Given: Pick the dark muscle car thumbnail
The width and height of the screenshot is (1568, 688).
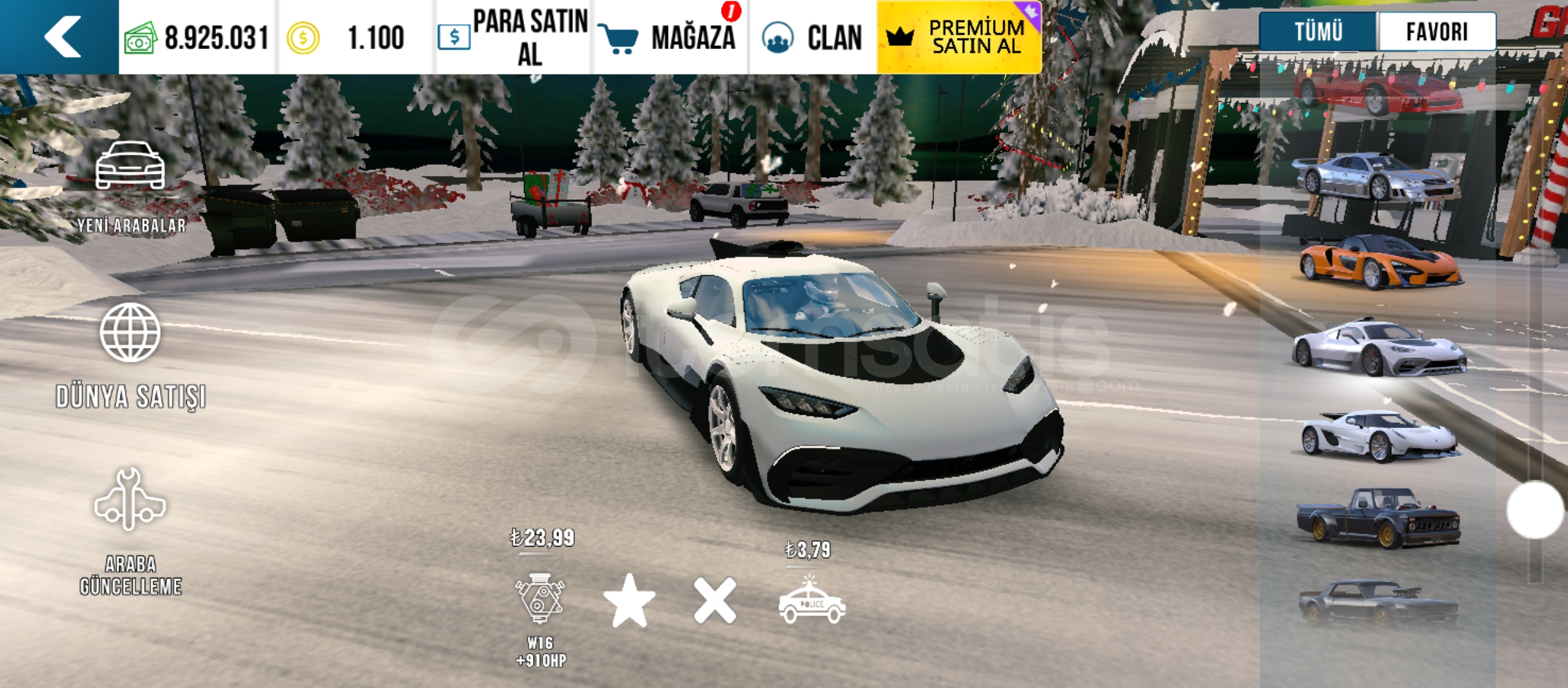Looking at the screenshot, I should pyautogui.click(x=1378, y=603).
